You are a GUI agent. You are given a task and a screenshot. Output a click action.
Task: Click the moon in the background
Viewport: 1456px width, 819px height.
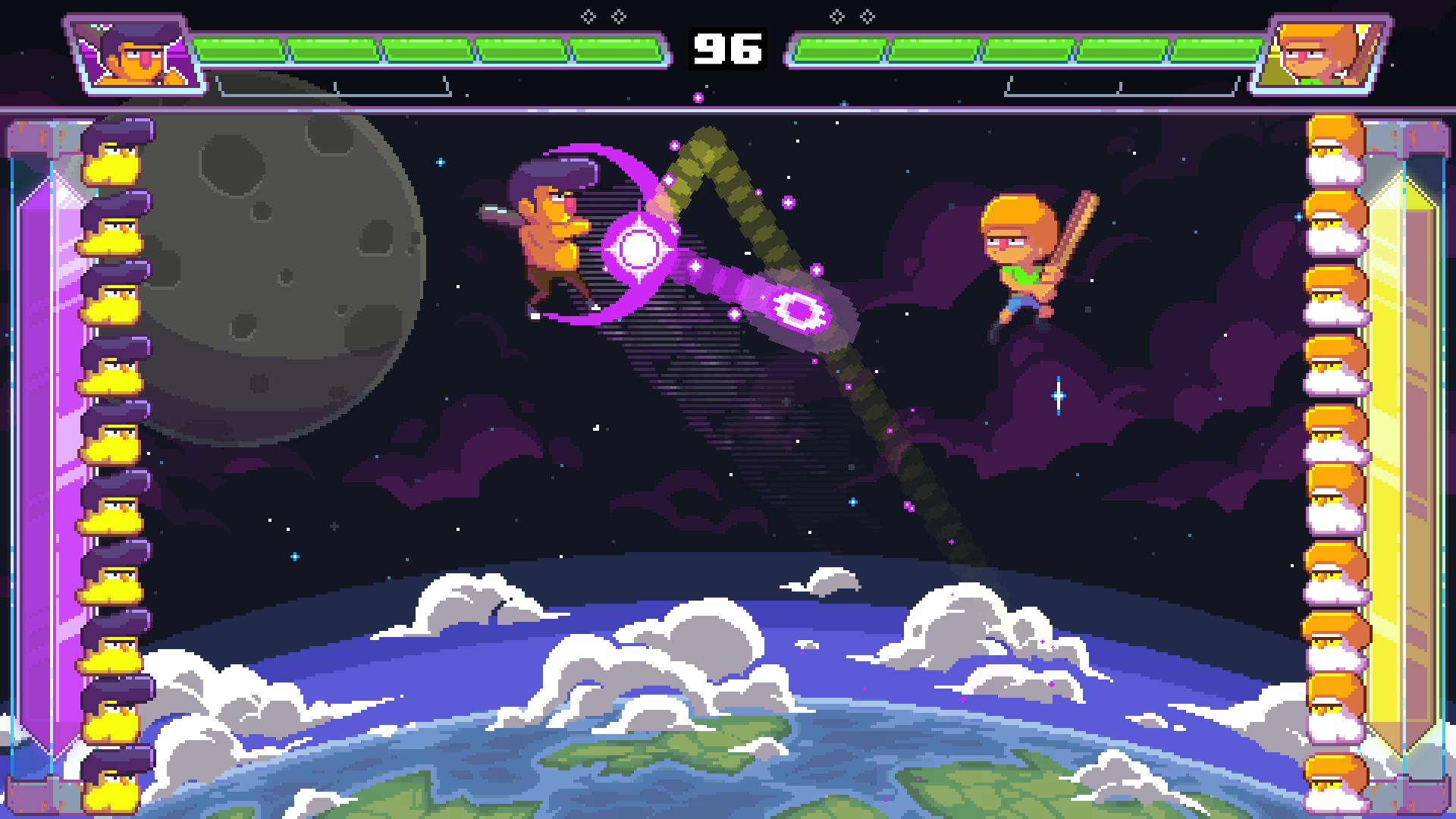point(281,265)
